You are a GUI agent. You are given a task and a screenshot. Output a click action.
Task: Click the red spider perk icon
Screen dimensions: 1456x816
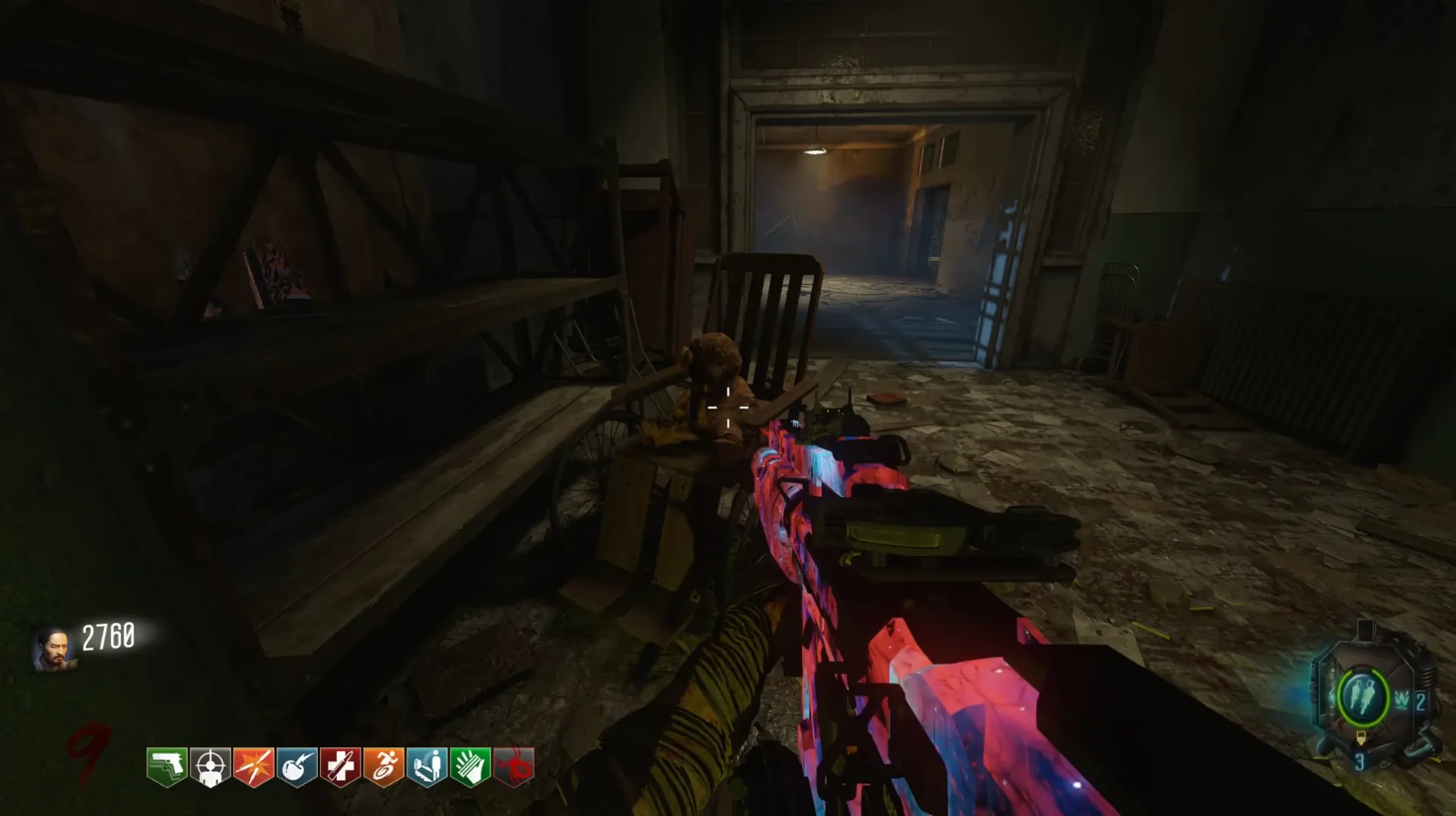(515, 766)
